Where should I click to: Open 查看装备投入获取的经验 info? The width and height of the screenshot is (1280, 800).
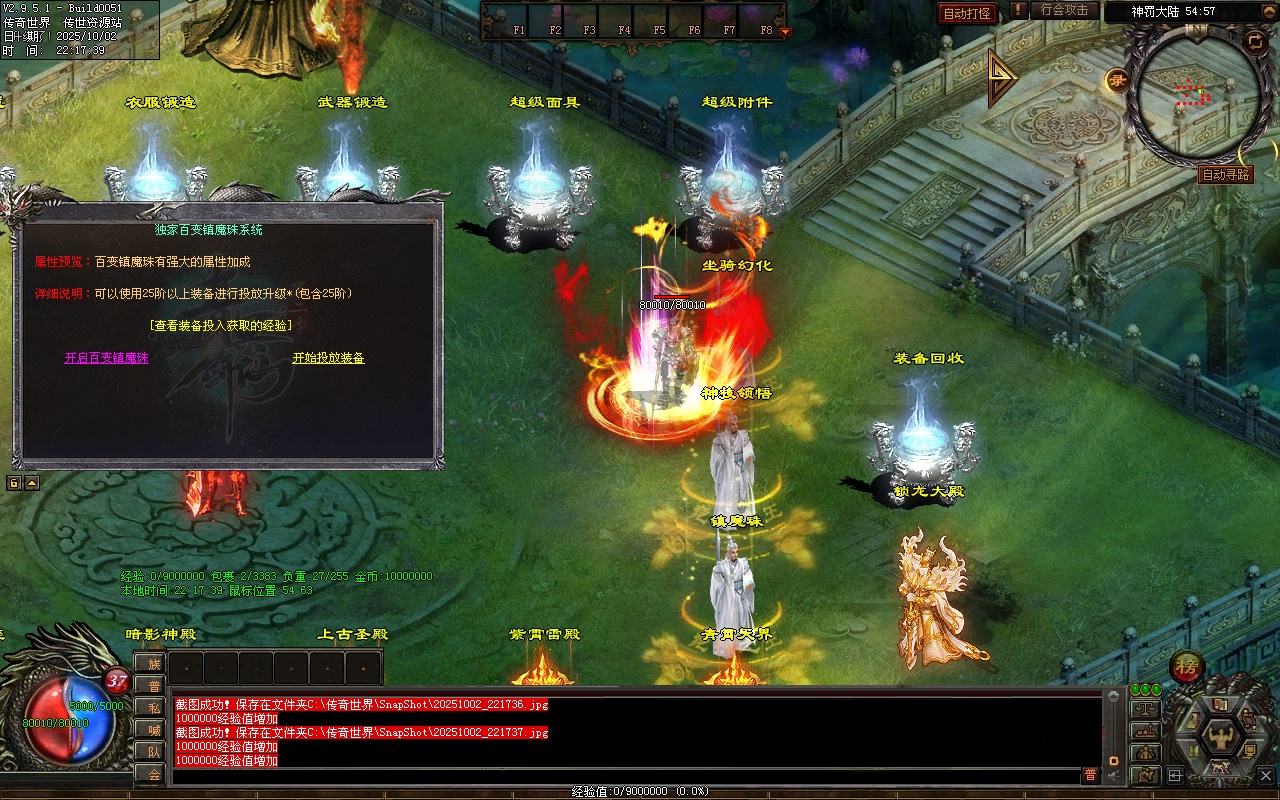pyautogui.click(x=221, y=326)
